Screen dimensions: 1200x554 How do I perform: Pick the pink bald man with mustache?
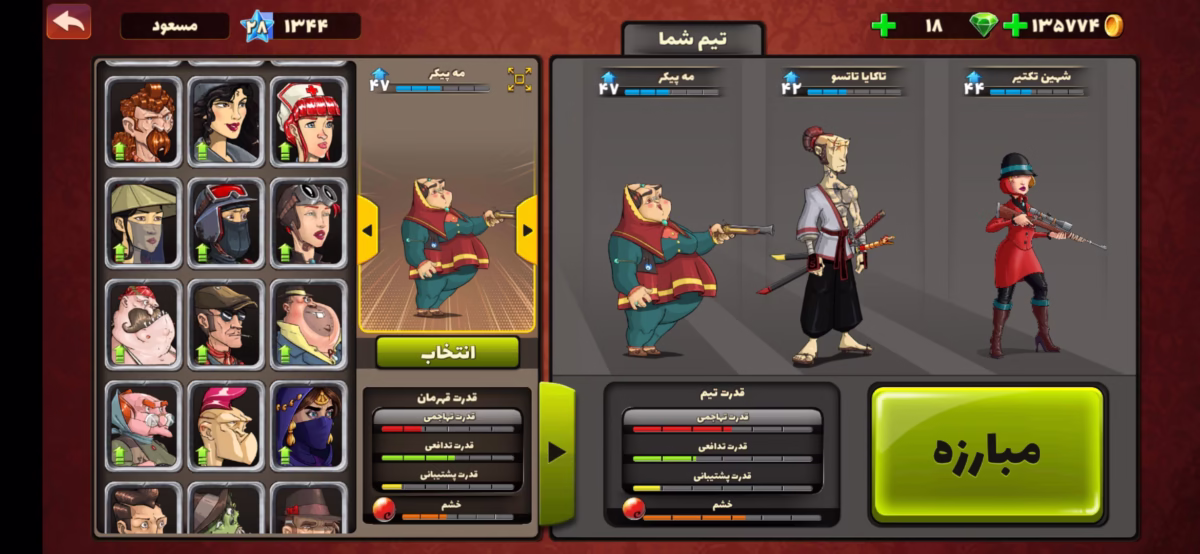(143, 324)
